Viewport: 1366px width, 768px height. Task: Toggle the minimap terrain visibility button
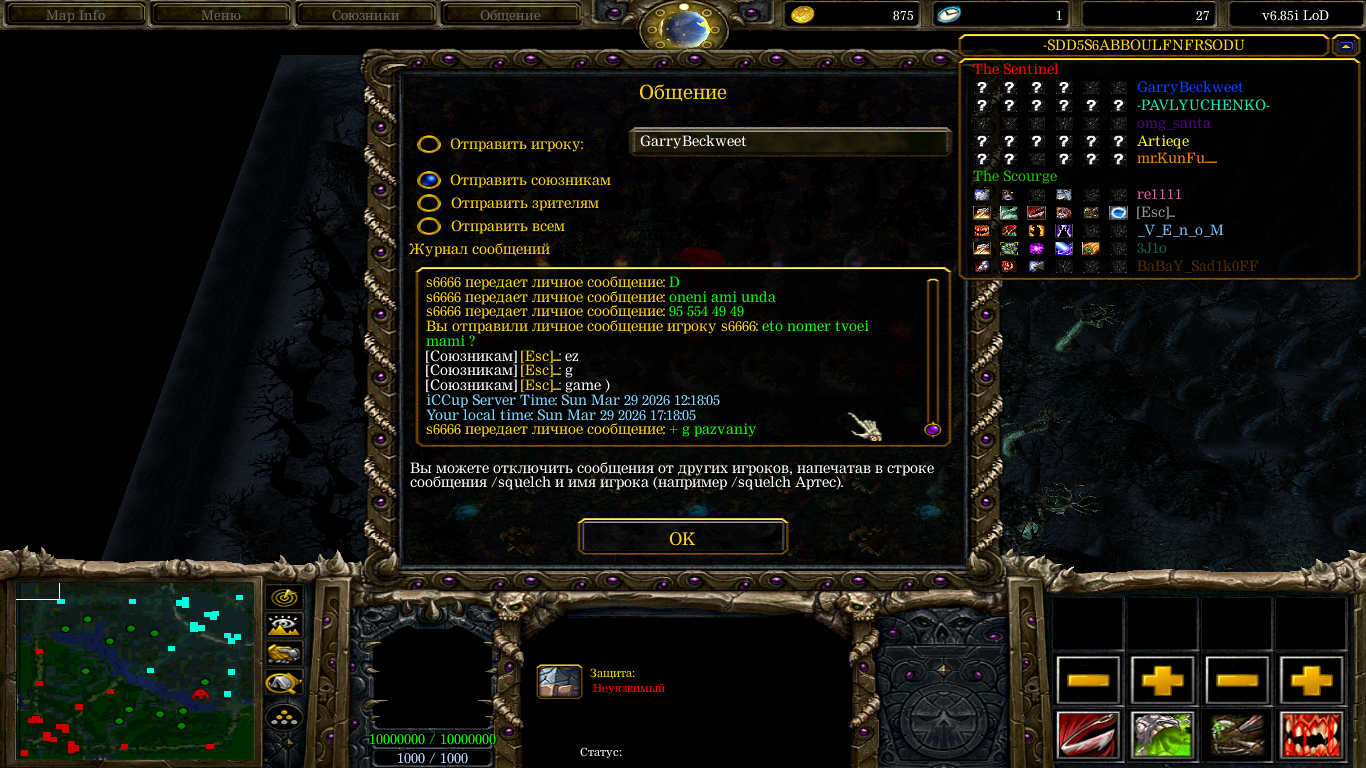click(284, 626)
